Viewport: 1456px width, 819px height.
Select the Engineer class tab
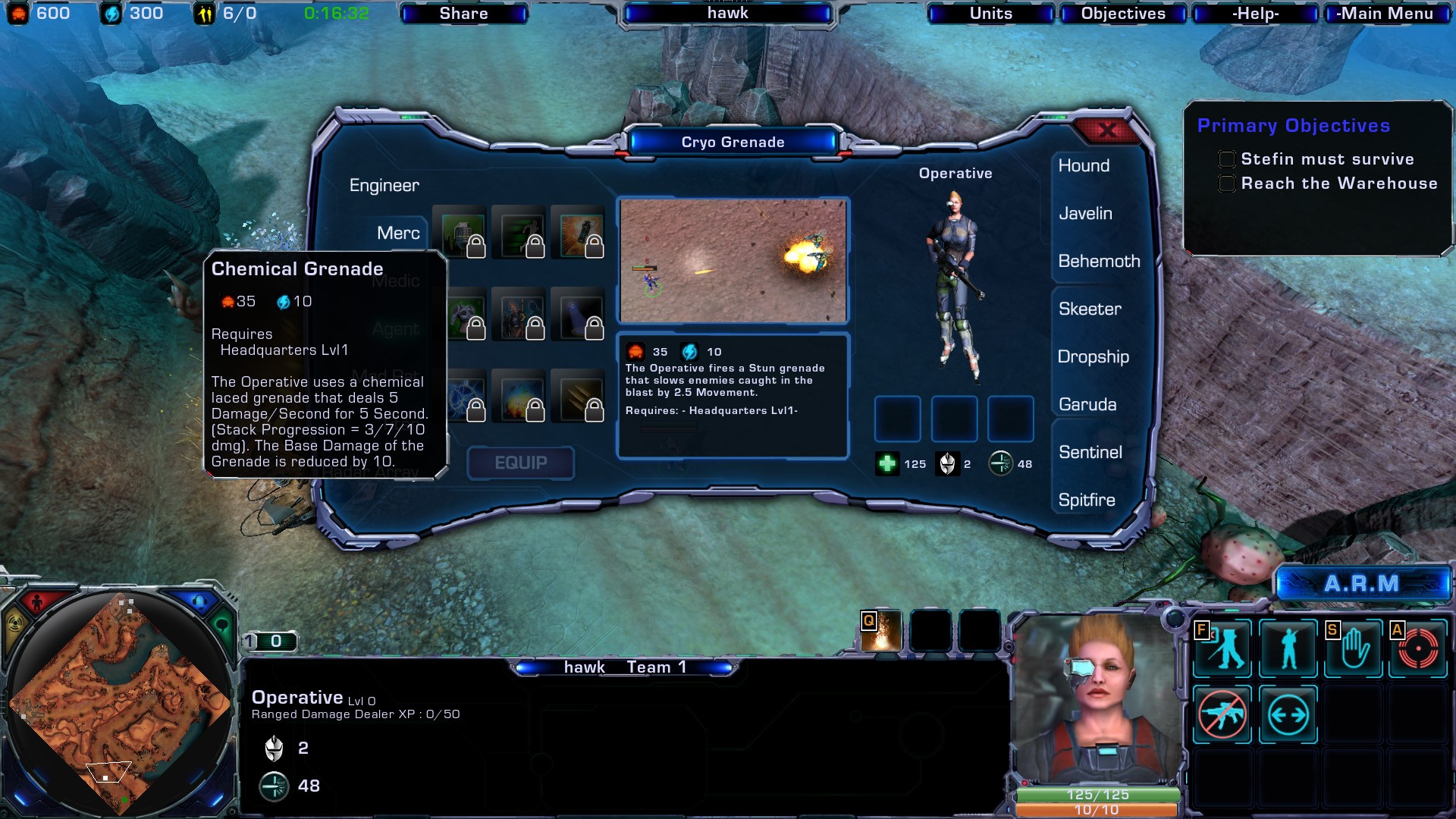pos(384,186)
